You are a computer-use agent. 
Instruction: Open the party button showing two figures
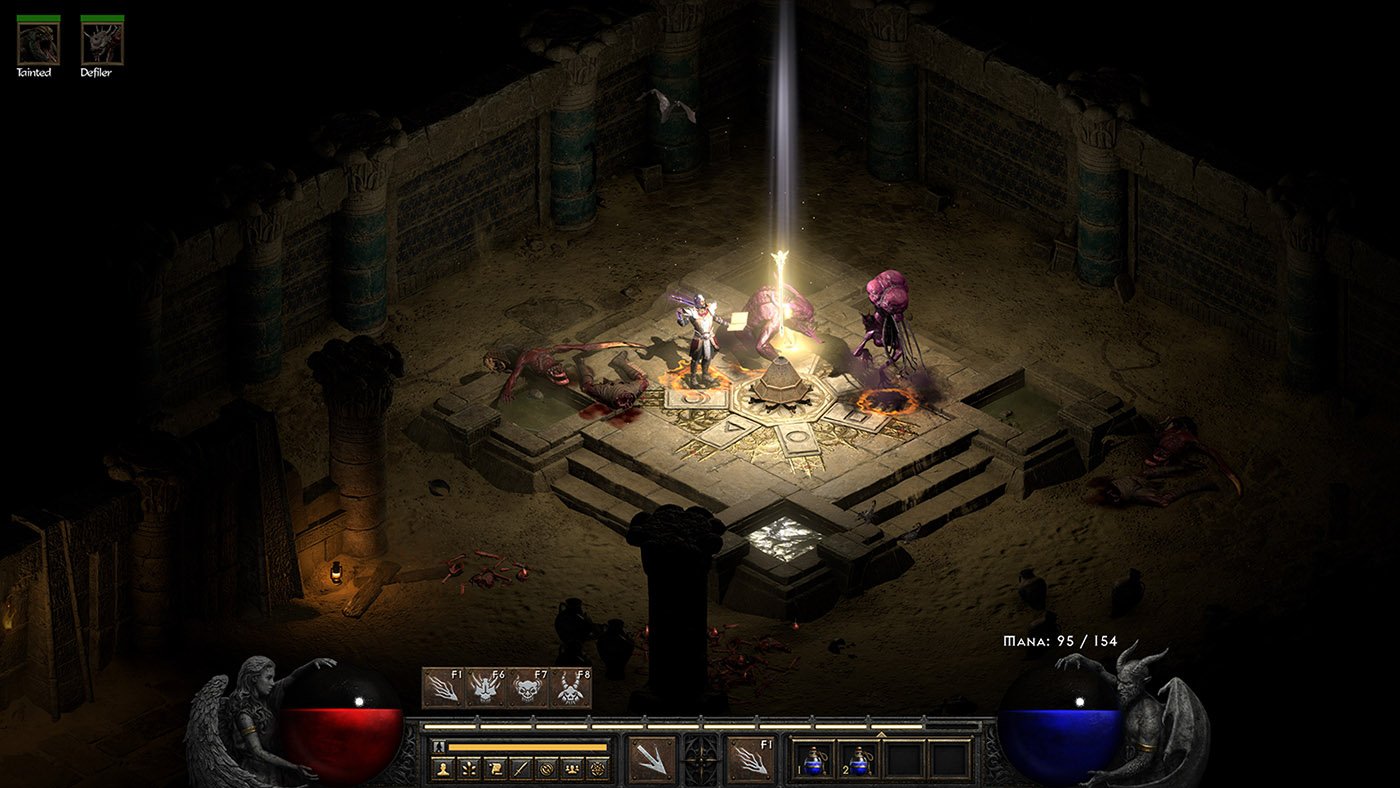pyautogui.click(x=572, y=769)
